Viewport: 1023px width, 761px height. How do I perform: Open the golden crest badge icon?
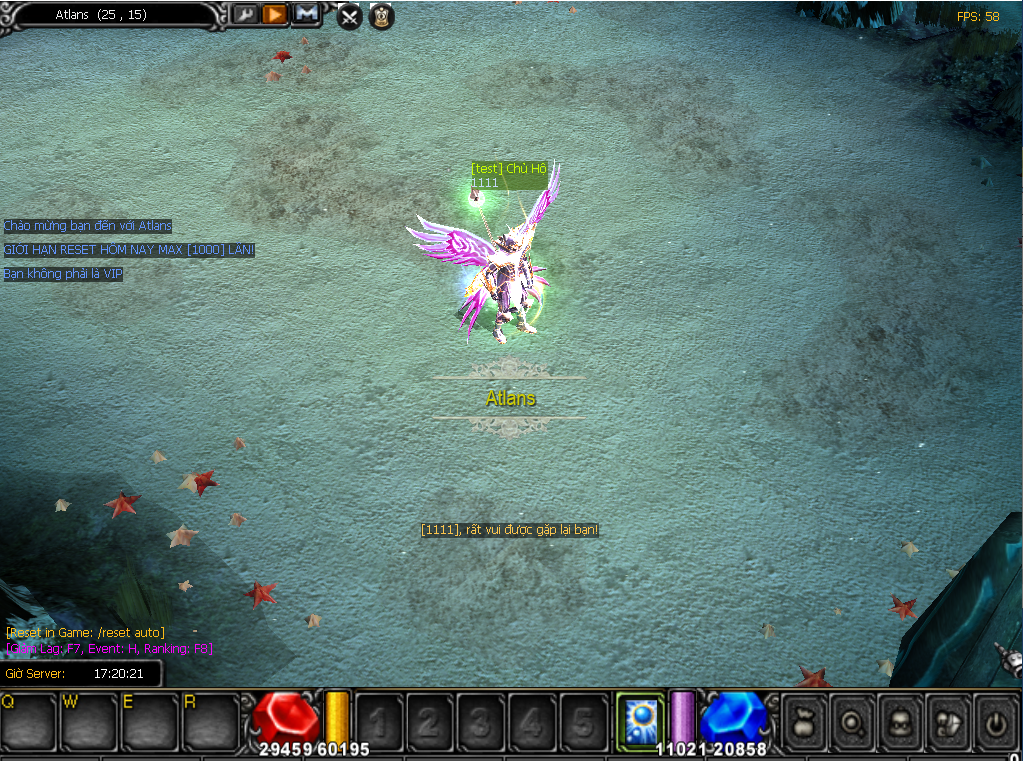(381, 16)
